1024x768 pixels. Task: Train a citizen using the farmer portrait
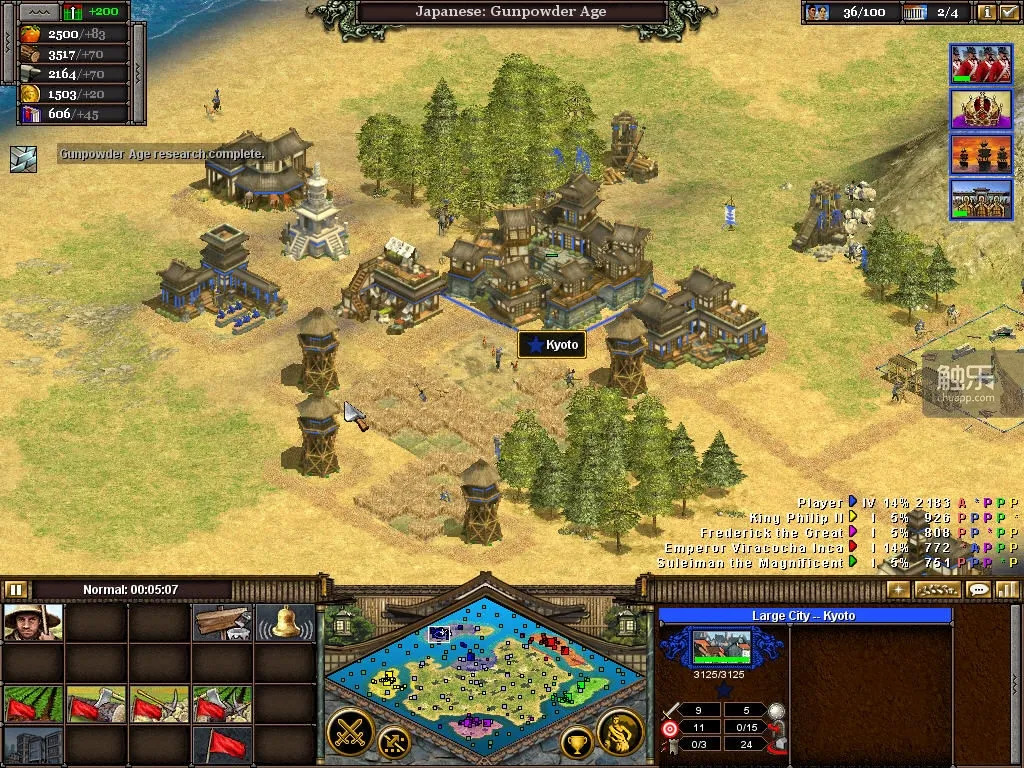33,622
